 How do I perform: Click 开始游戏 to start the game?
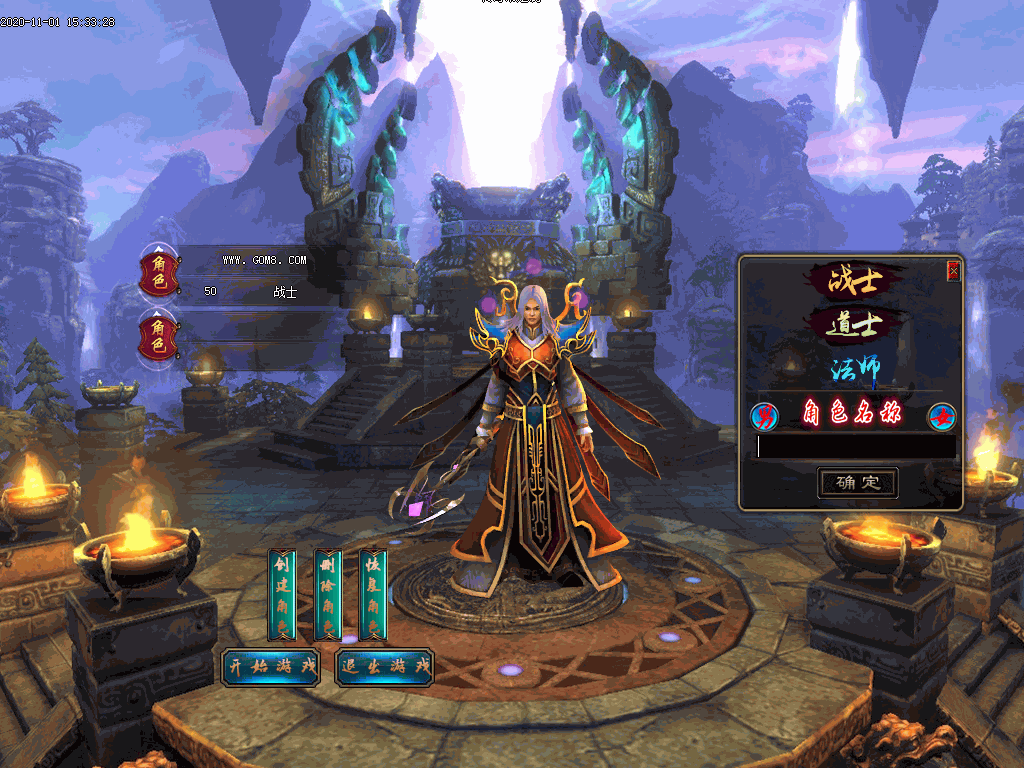point(270,667)
